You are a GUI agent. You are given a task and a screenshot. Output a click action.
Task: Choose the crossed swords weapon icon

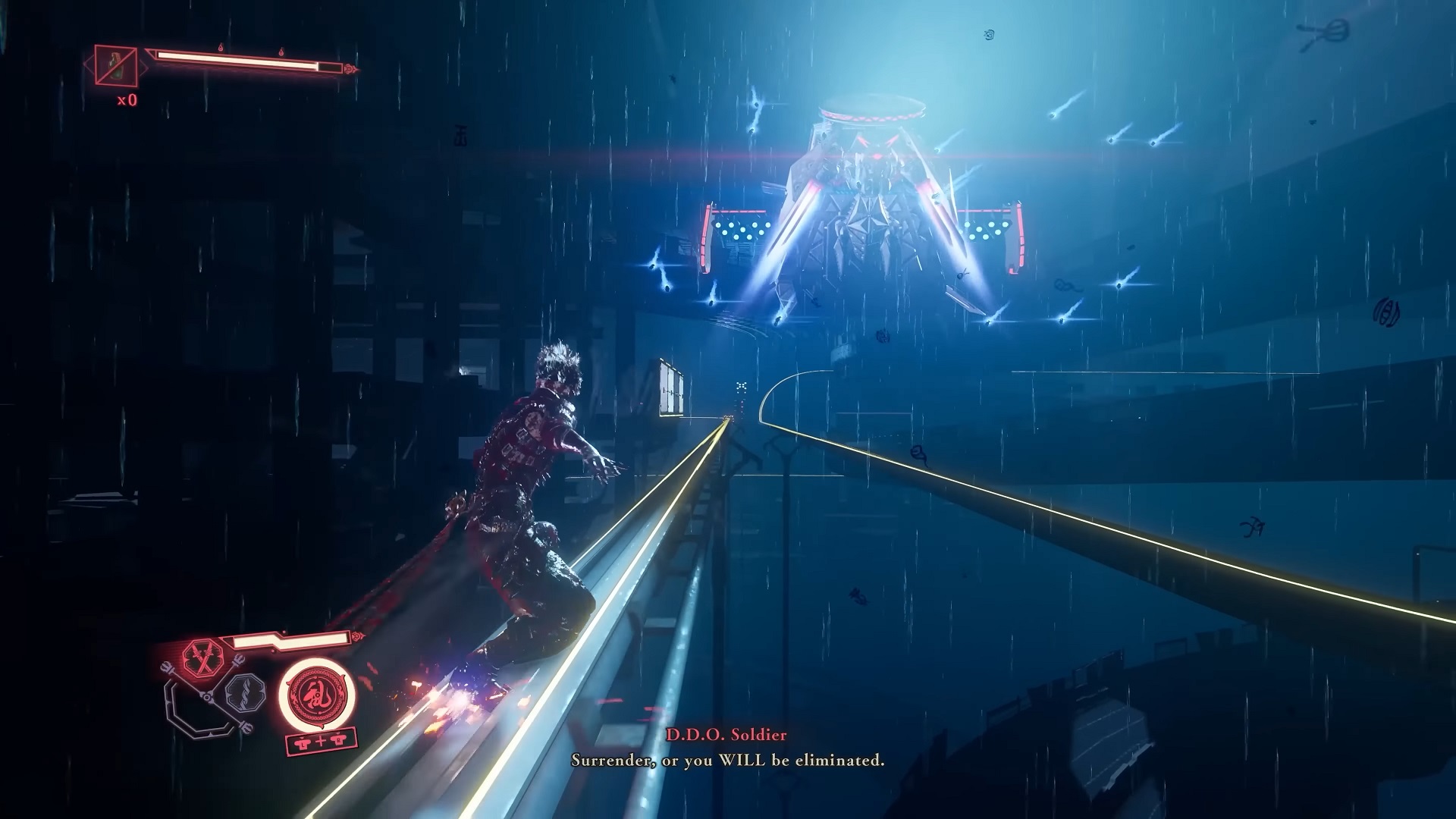203,657
